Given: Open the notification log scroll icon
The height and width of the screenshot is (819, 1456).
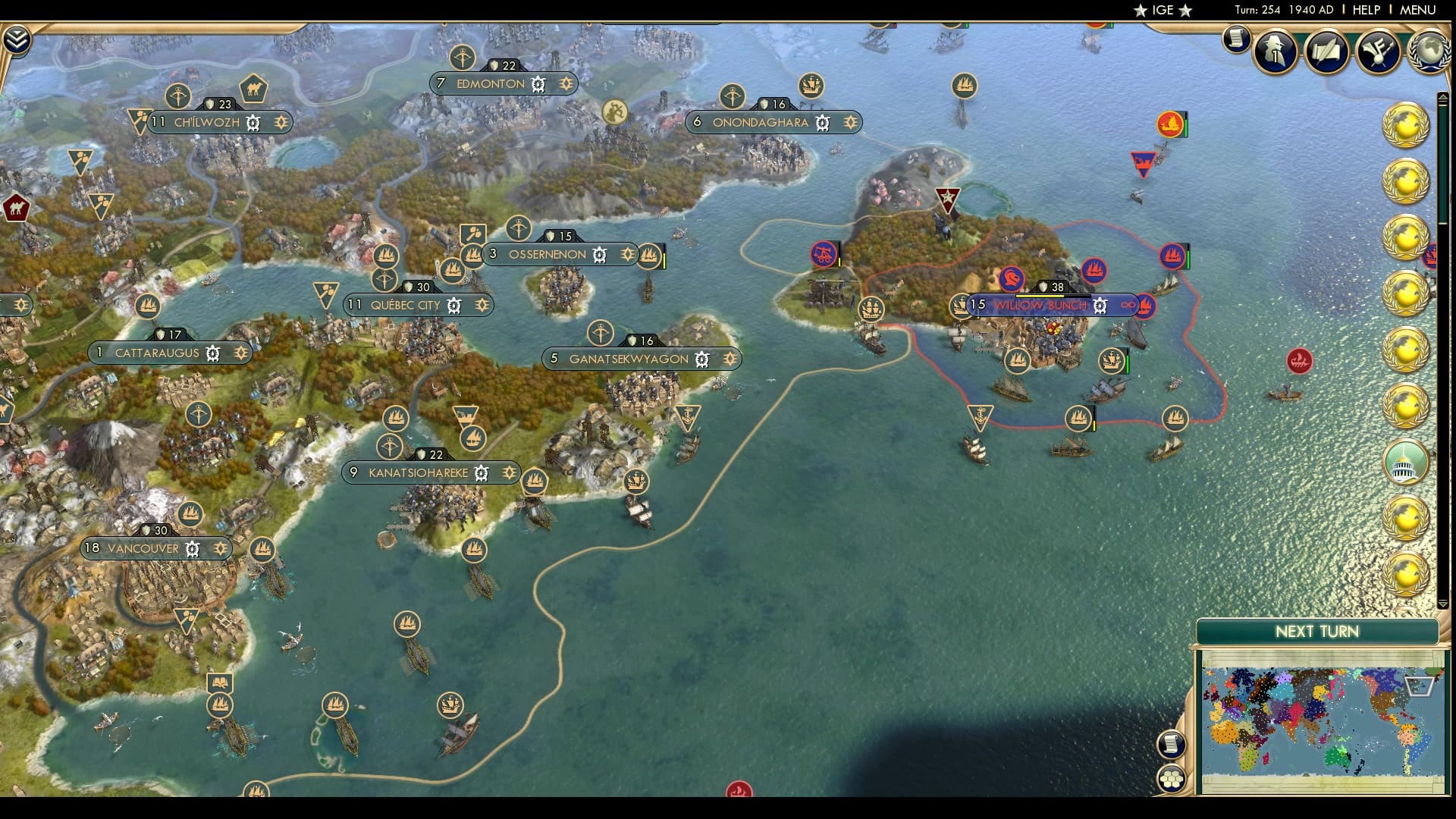Looking at the screenshot, I should 1236,39.
